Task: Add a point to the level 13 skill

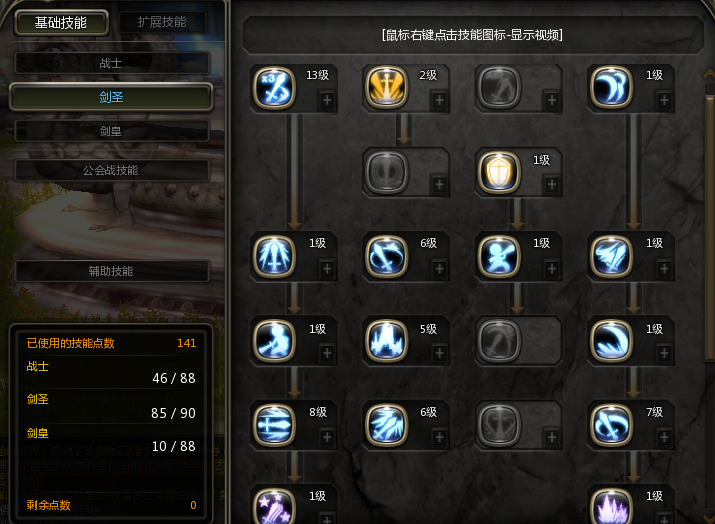Action: (x=326, y=100)
